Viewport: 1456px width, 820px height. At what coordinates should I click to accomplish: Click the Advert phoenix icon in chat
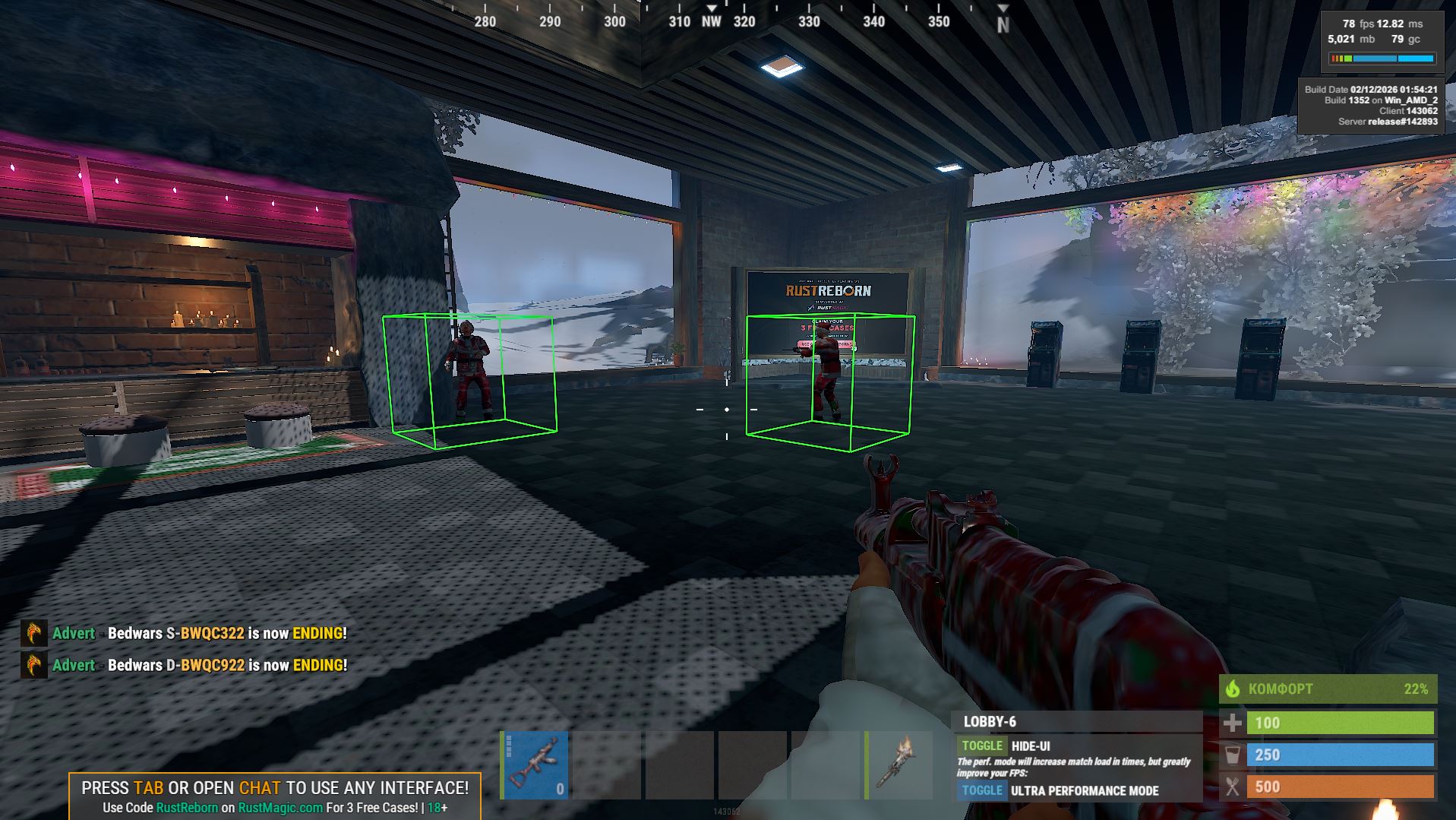pyautogui.click(x=32, y=633)
